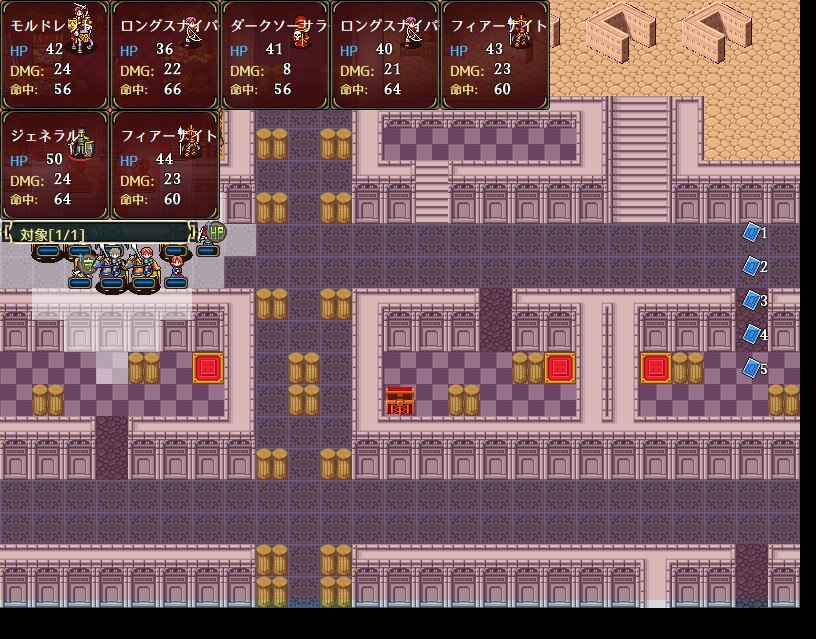Pick the フィアーナイト panel with HP 44

[x=165, y=165]
